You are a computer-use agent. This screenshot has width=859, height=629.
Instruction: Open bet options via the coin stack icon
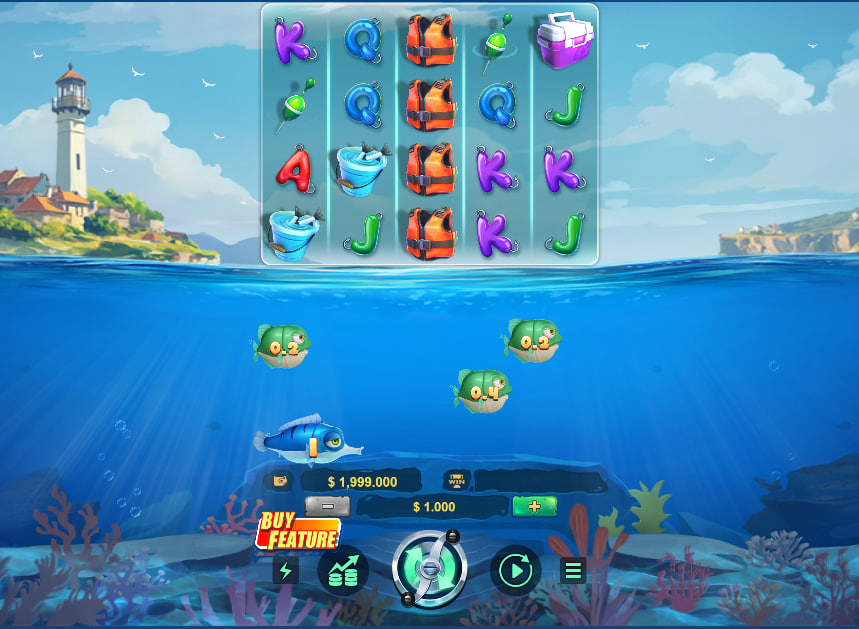[x=343, y=571]
